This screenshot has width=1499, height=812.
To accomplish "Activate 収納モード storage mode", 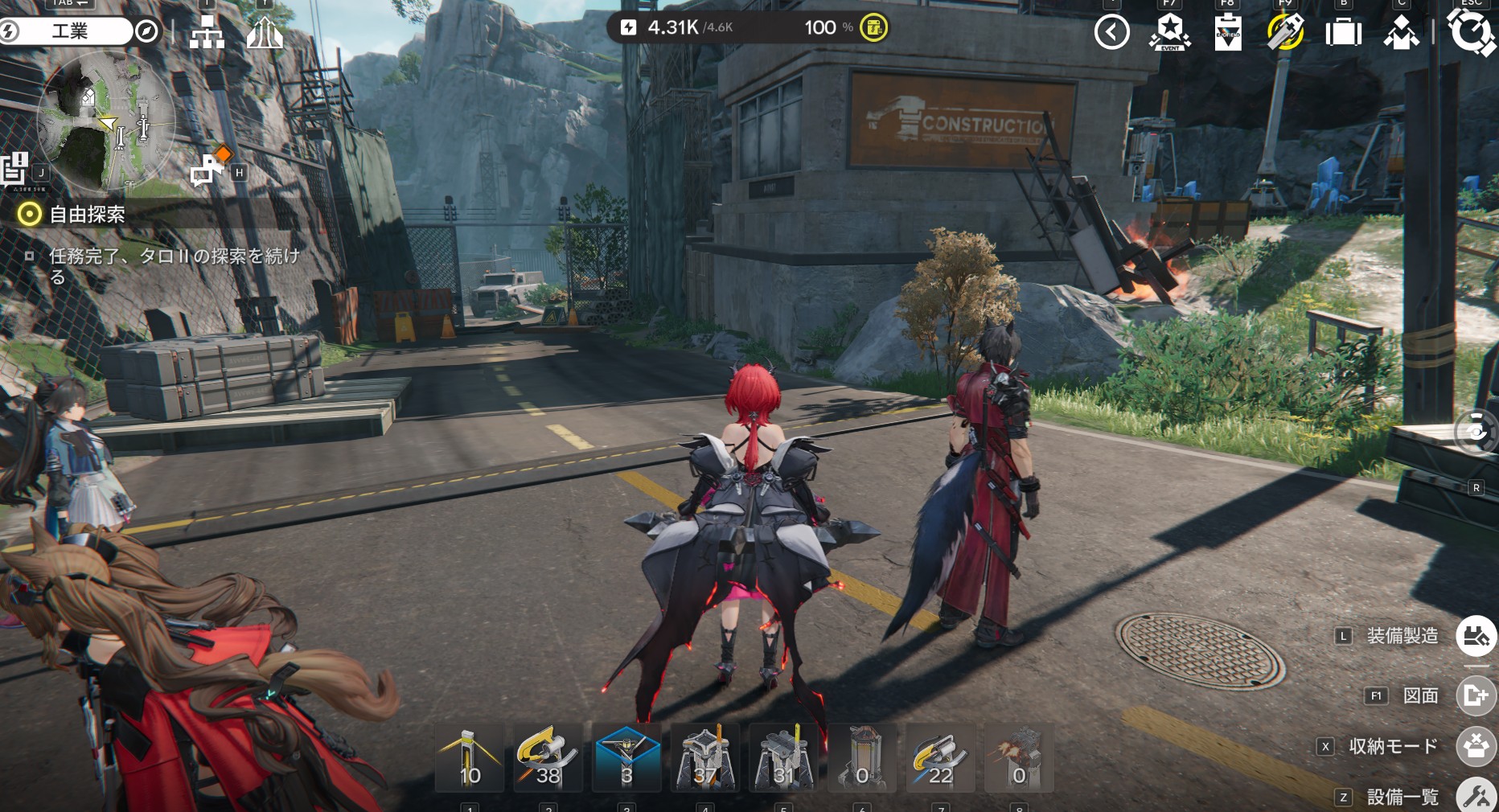I will pyautogui.click(x=1476, y=746).
